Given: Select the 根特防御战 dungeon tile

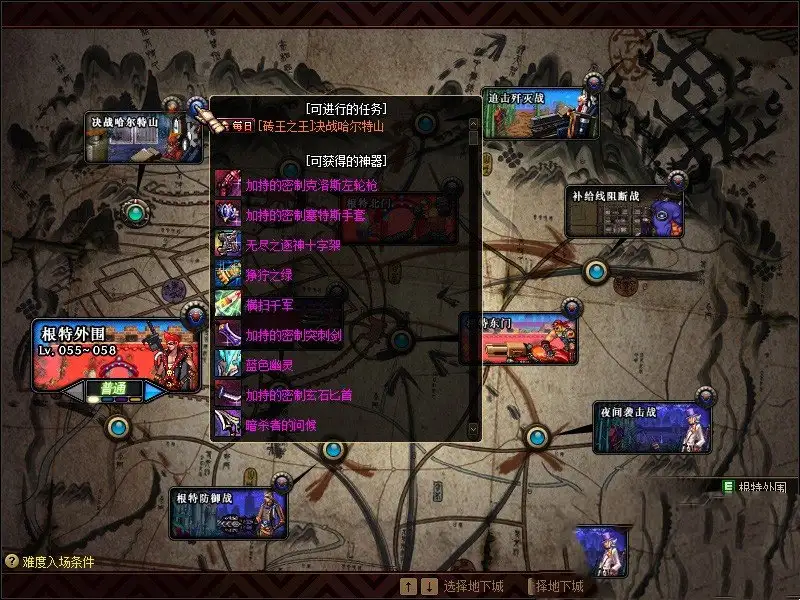Looking at the screenshot, I should pos(228,514).
